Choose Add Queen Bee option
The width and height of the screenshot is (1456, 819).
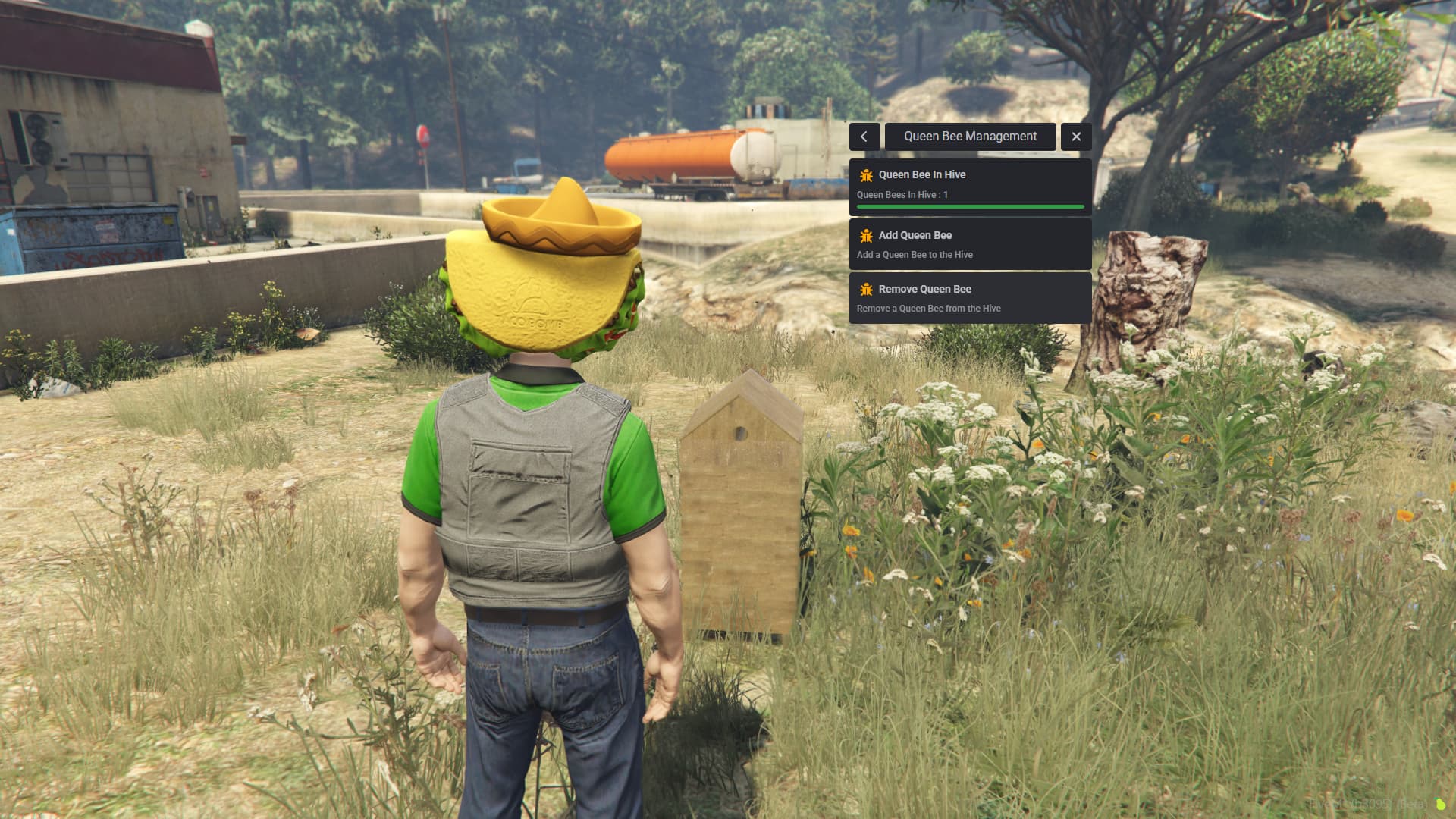pos(970,244)
